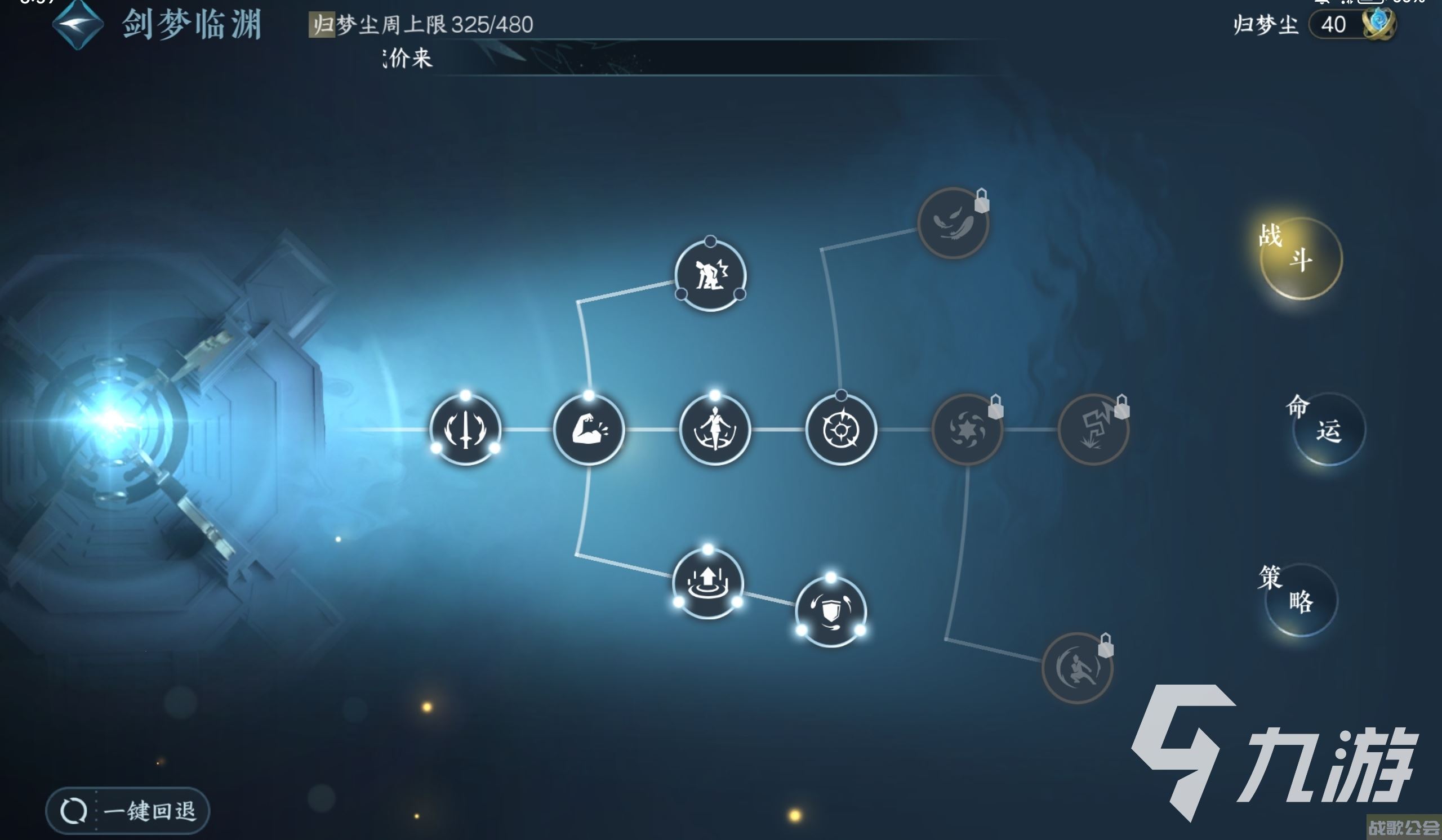Viewport: 1442px width, 840px height.
Task: Click the 一键回退 reset button
Action: (x=128, y=810)
